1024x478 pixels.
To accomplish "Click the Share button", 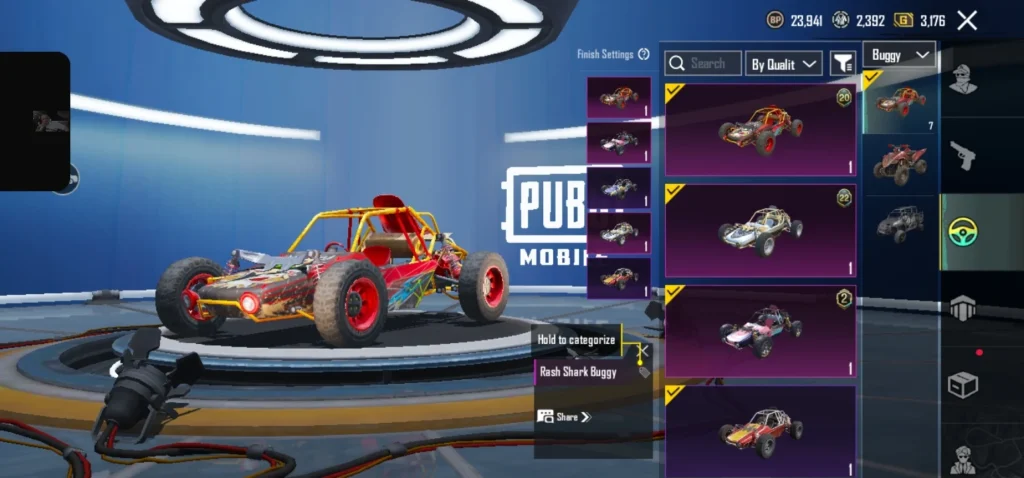I will pyautogui.click(x=564, y=416).
